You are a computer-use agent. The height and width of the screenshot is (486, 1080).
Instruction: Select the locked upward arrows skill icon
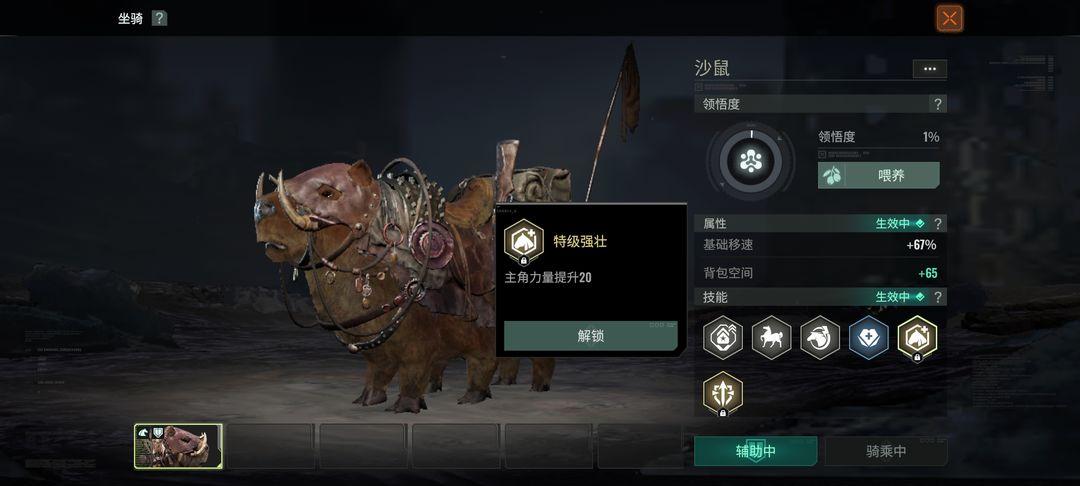point(723,392)
